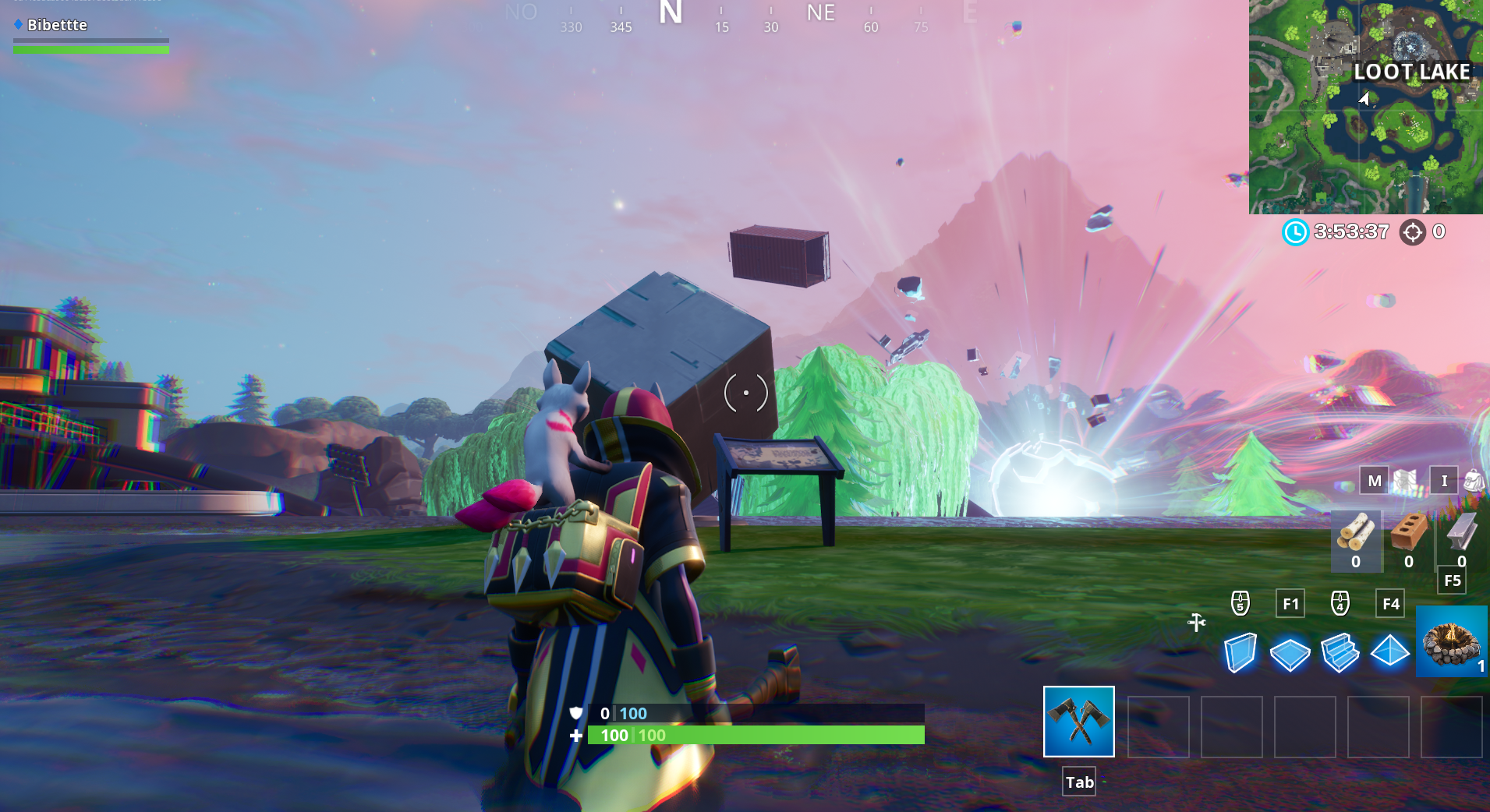Image resolution: width=1490 pixels, height=812 pixels.
Task: Click the F4 trap slot keybind
Action: click(1390, 602)
